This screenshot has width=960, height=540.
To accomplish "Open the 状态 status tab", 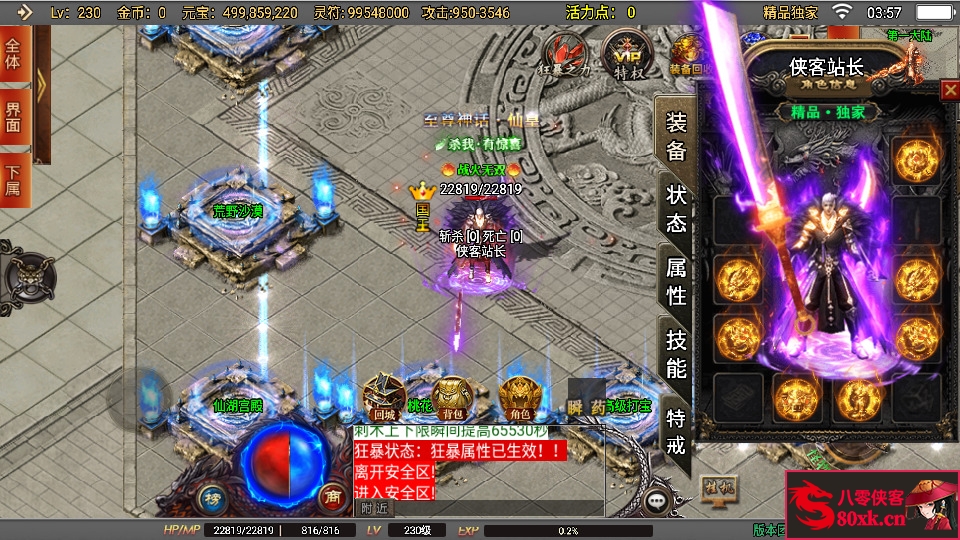I will click(x=677, y=208).
